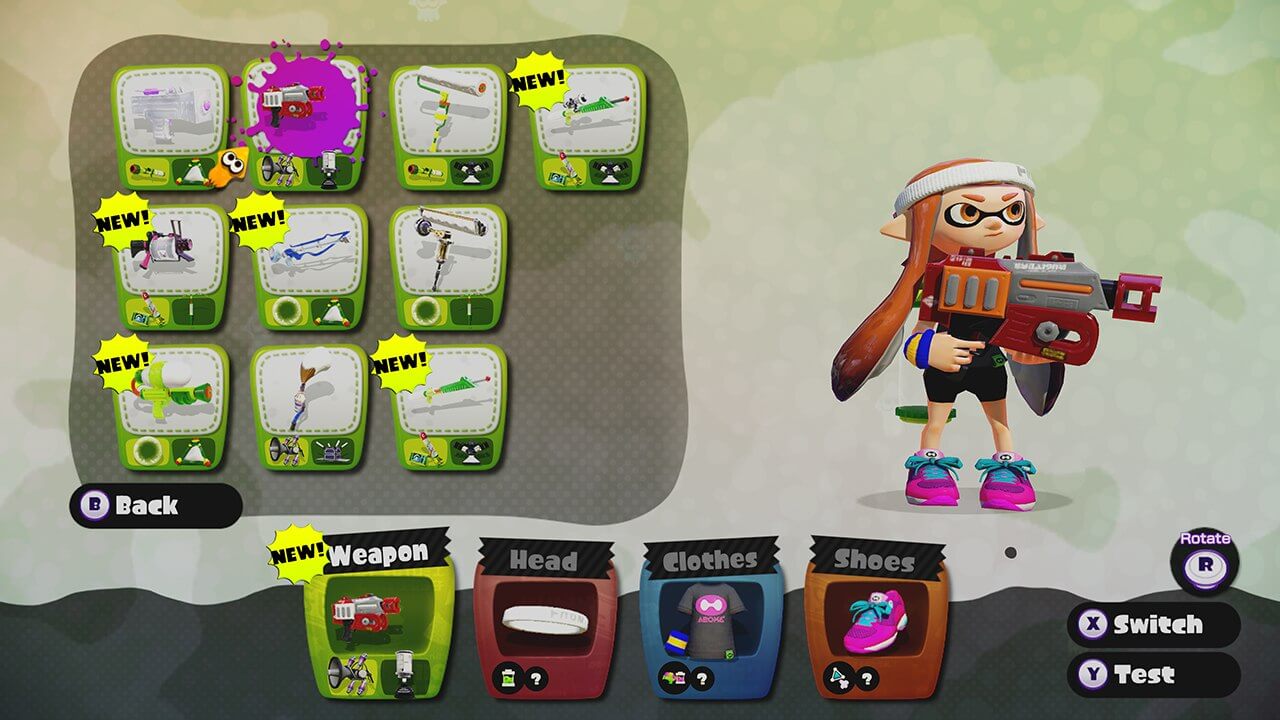Select the silver gun in the top-left card
The height and width of the screenshot is (720, 1280).
tap(170, 105)
